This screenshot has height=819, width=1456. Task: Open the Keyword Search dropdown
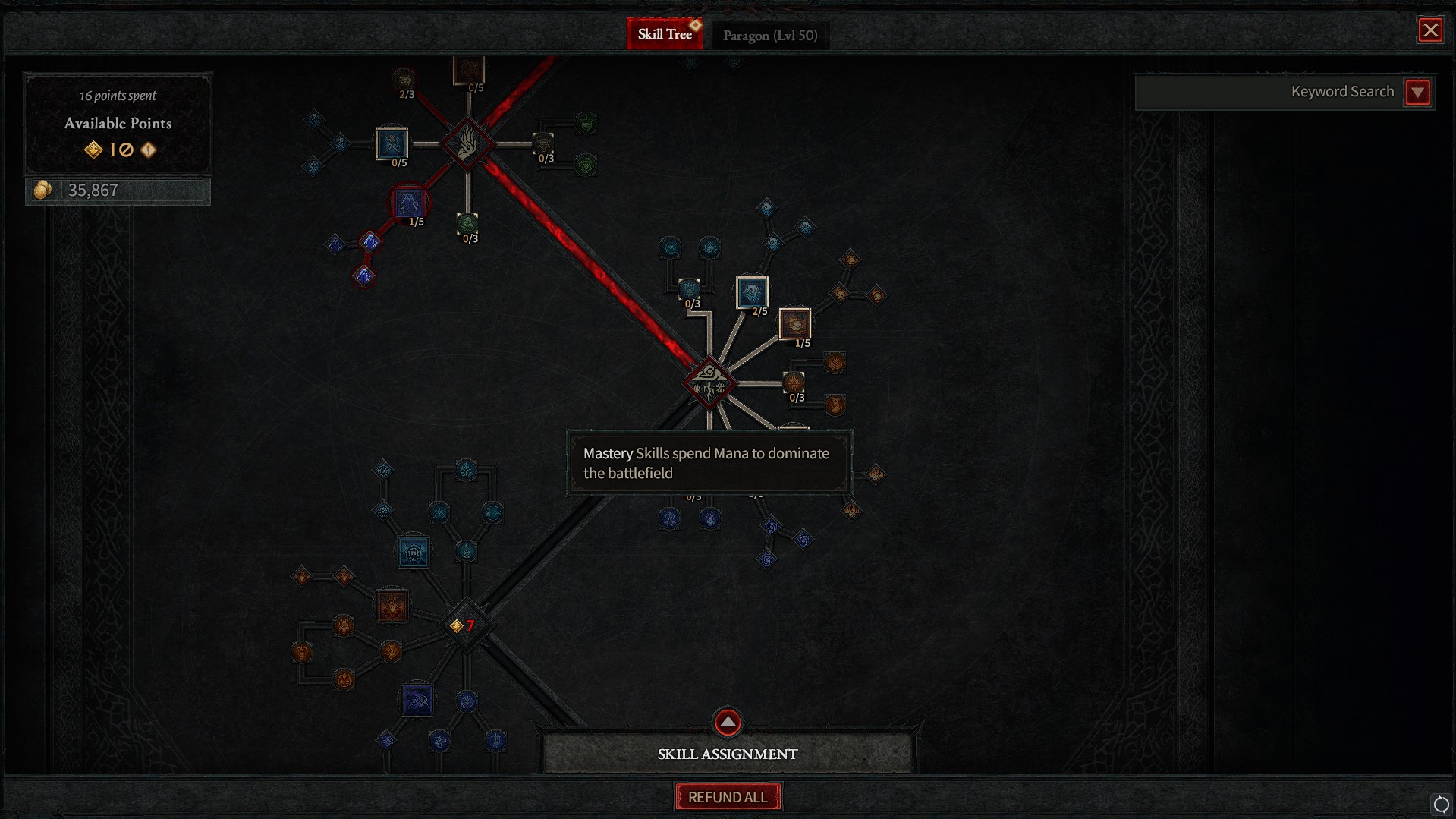(1417, 91)
